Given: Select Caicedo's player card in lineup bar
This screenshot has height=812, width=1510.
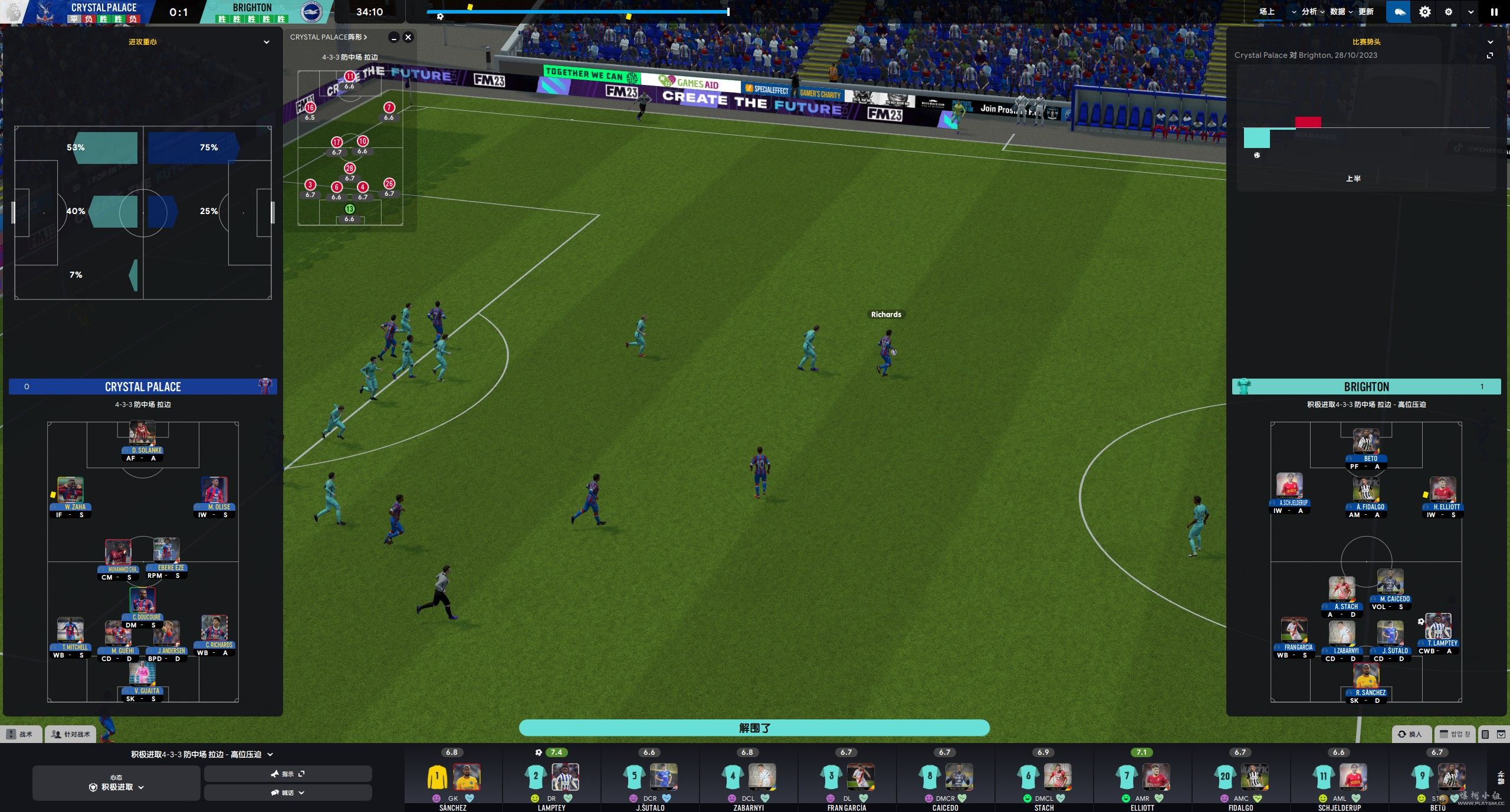Looking at the screenshot, I should (x=945, y=778).
